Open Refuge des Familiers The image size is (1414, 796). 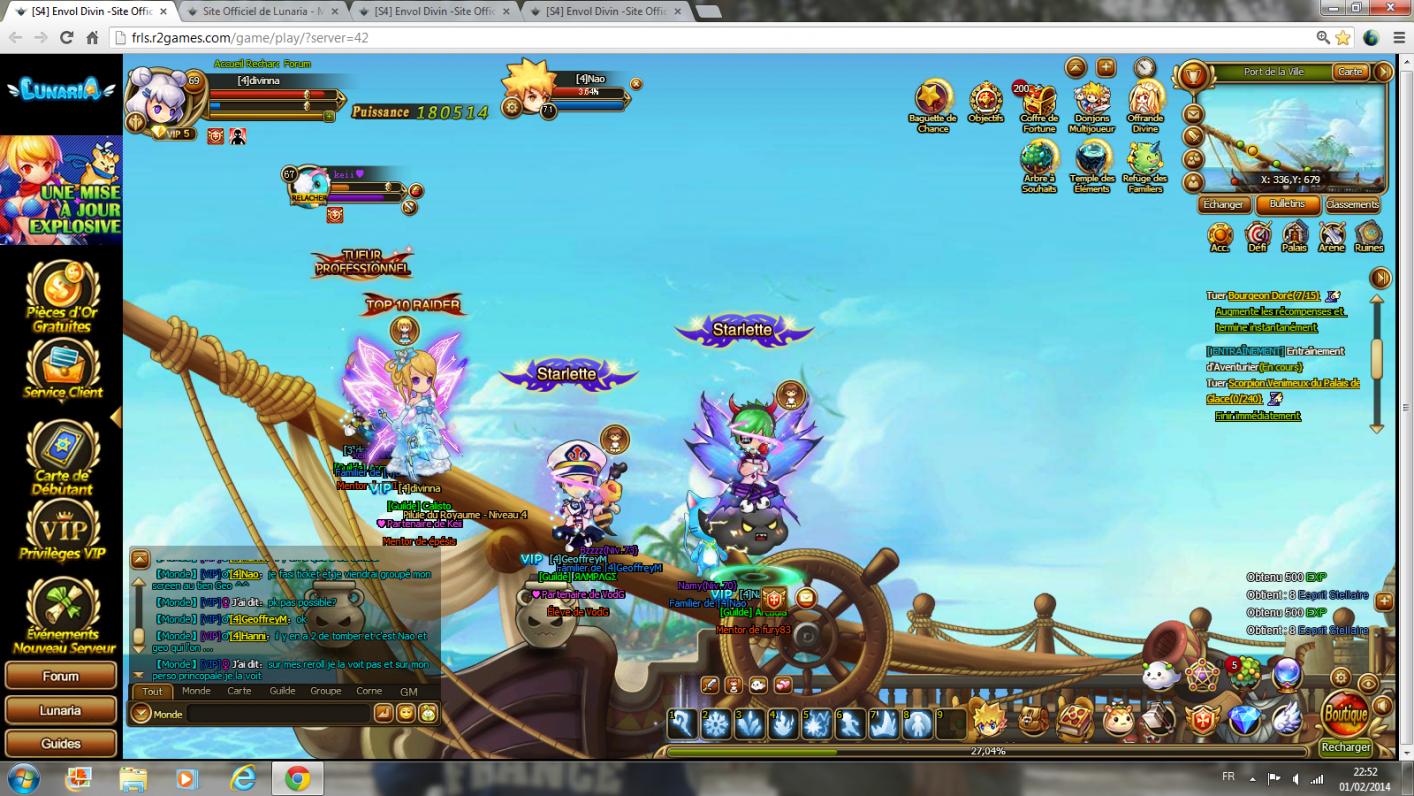1145,160
